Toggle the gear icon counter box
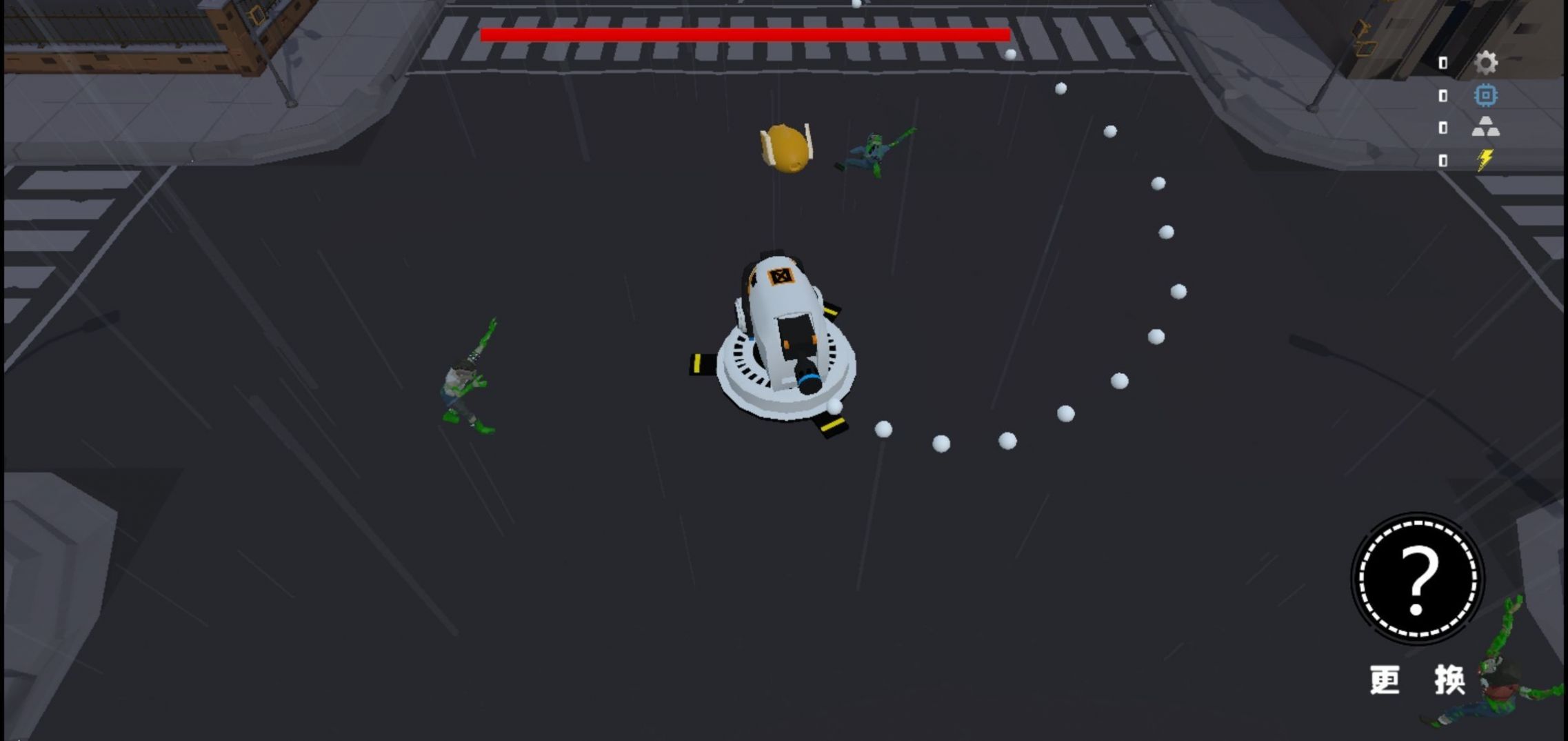Image resolution: width=1568 pixels, height=741 pixels. click(x=1443, y=62)
